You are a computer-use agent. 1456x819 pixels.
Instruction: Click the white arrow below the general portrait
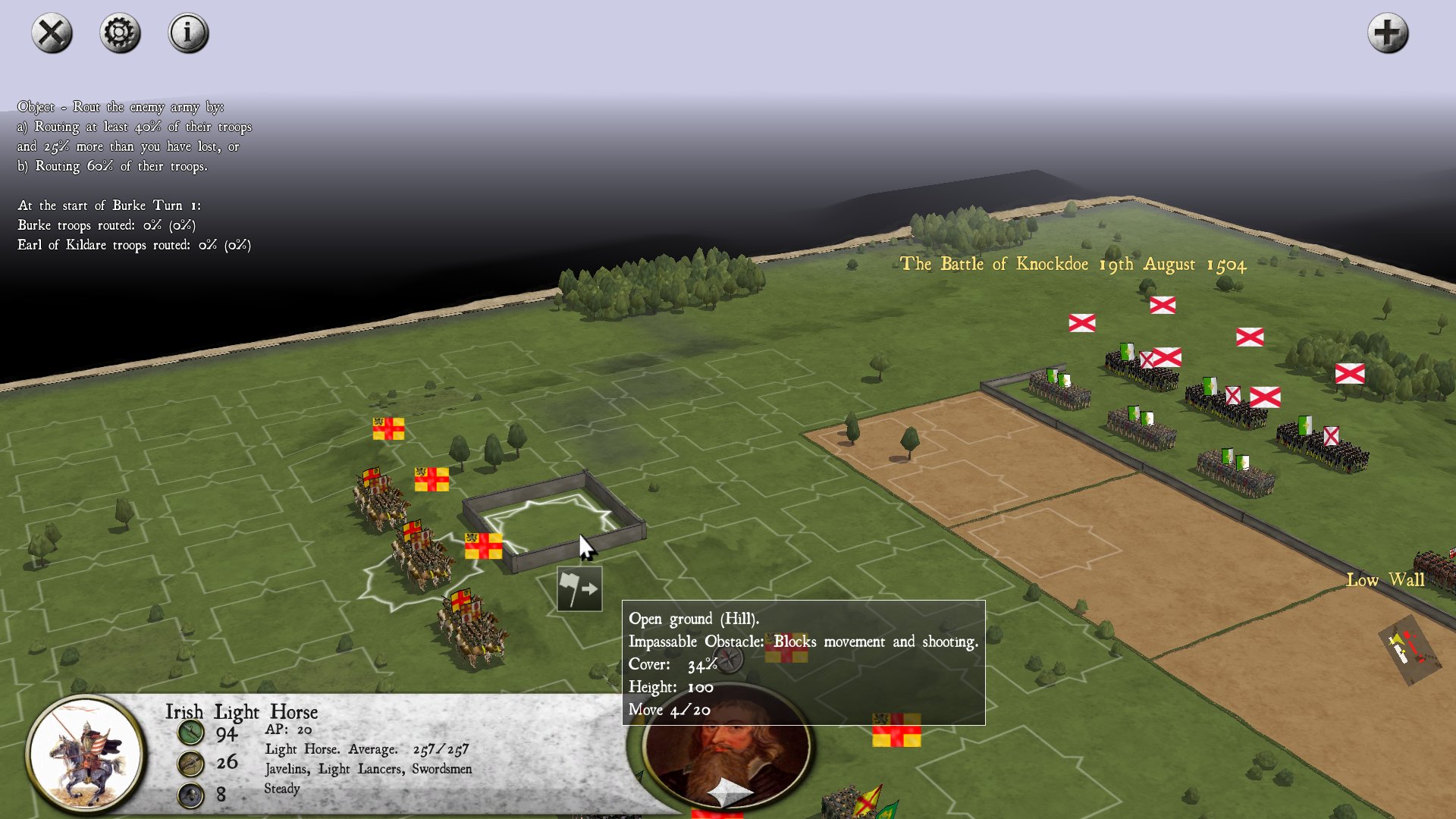[728, 793]
